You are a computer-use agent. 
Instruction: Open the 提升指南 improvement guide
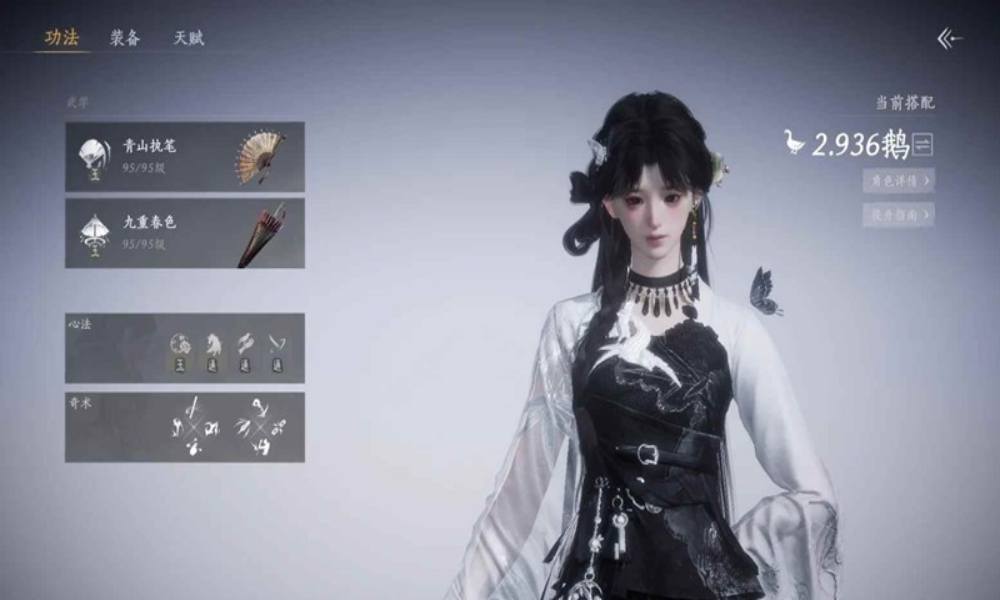tap(898, 214)
